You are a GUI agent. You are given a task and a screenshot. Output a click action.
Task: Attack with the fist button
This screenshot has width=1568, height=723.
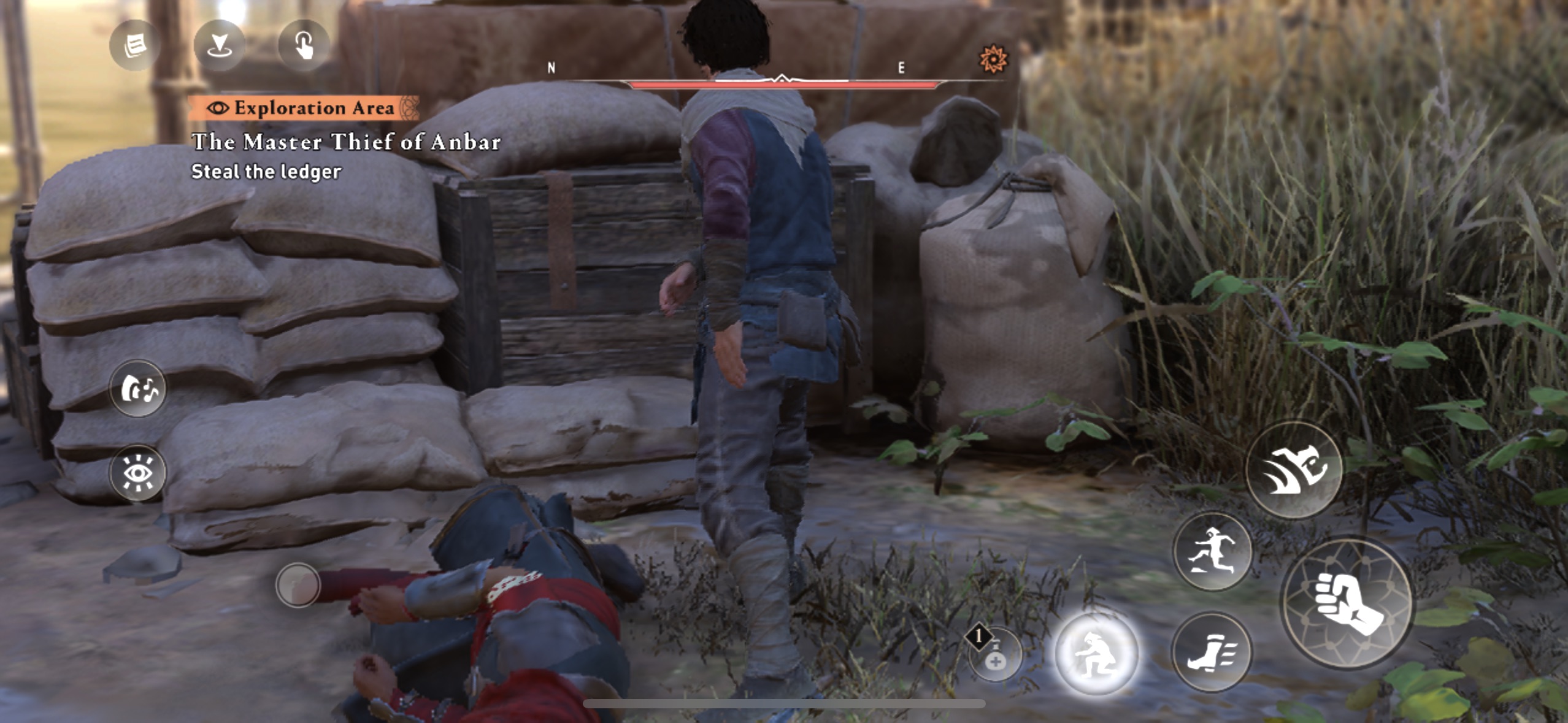coord(1347,602)
